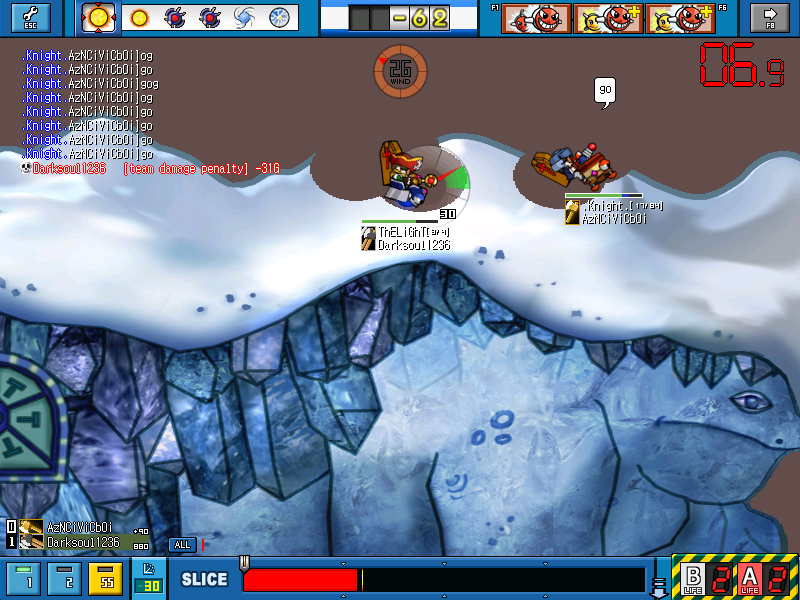
Task: Use the middle dual item slot
Action: tap(608, 18)
